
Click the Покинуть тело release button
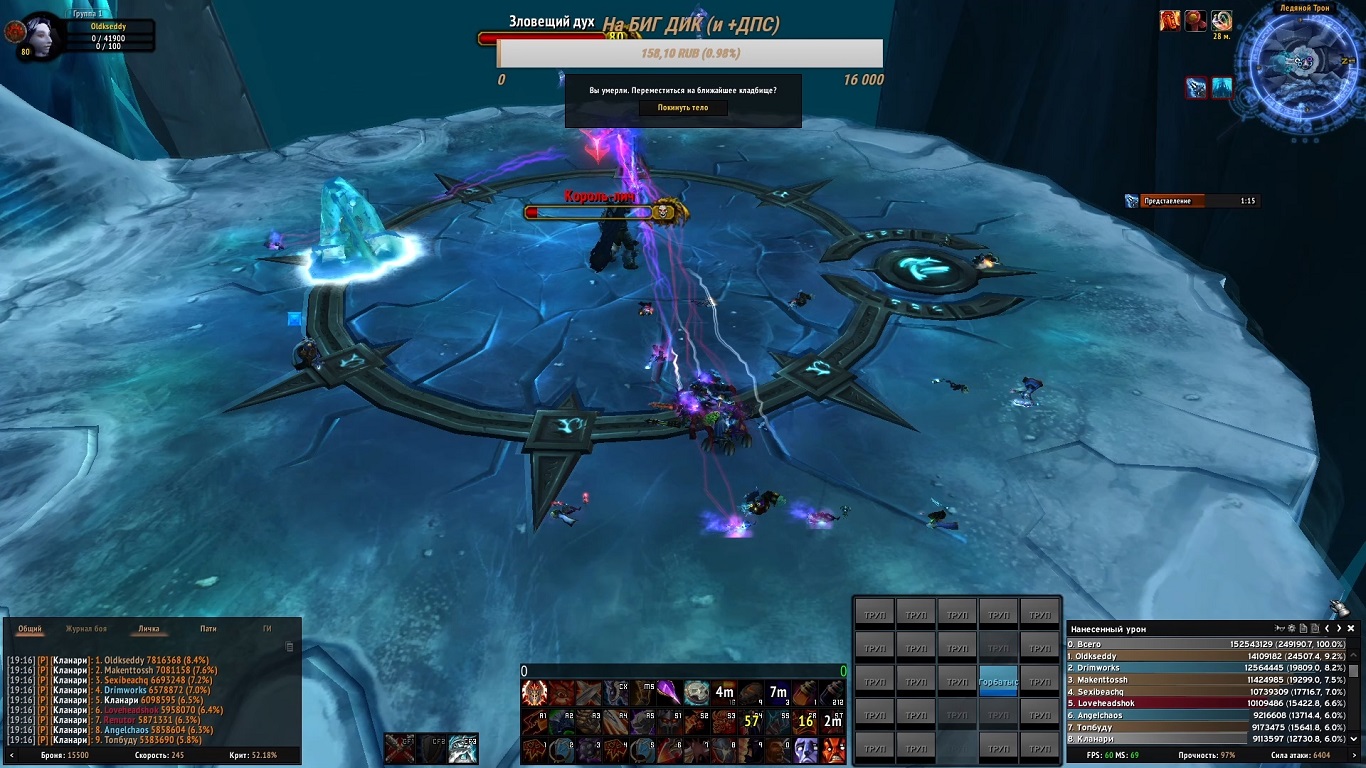tap(683, 108)
